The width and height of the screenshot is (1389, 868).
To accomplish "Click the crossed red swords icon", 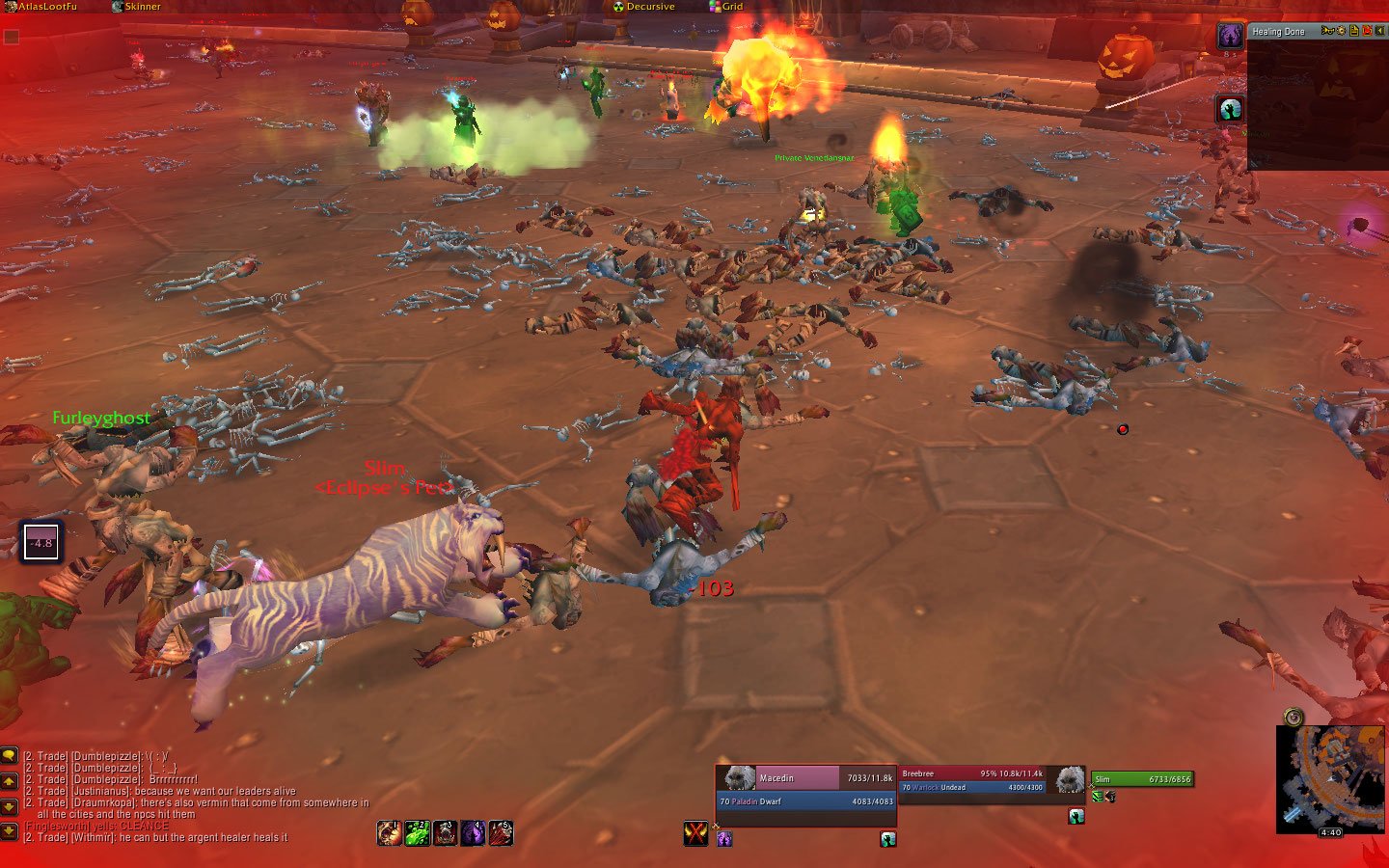I will coord(695,833).
